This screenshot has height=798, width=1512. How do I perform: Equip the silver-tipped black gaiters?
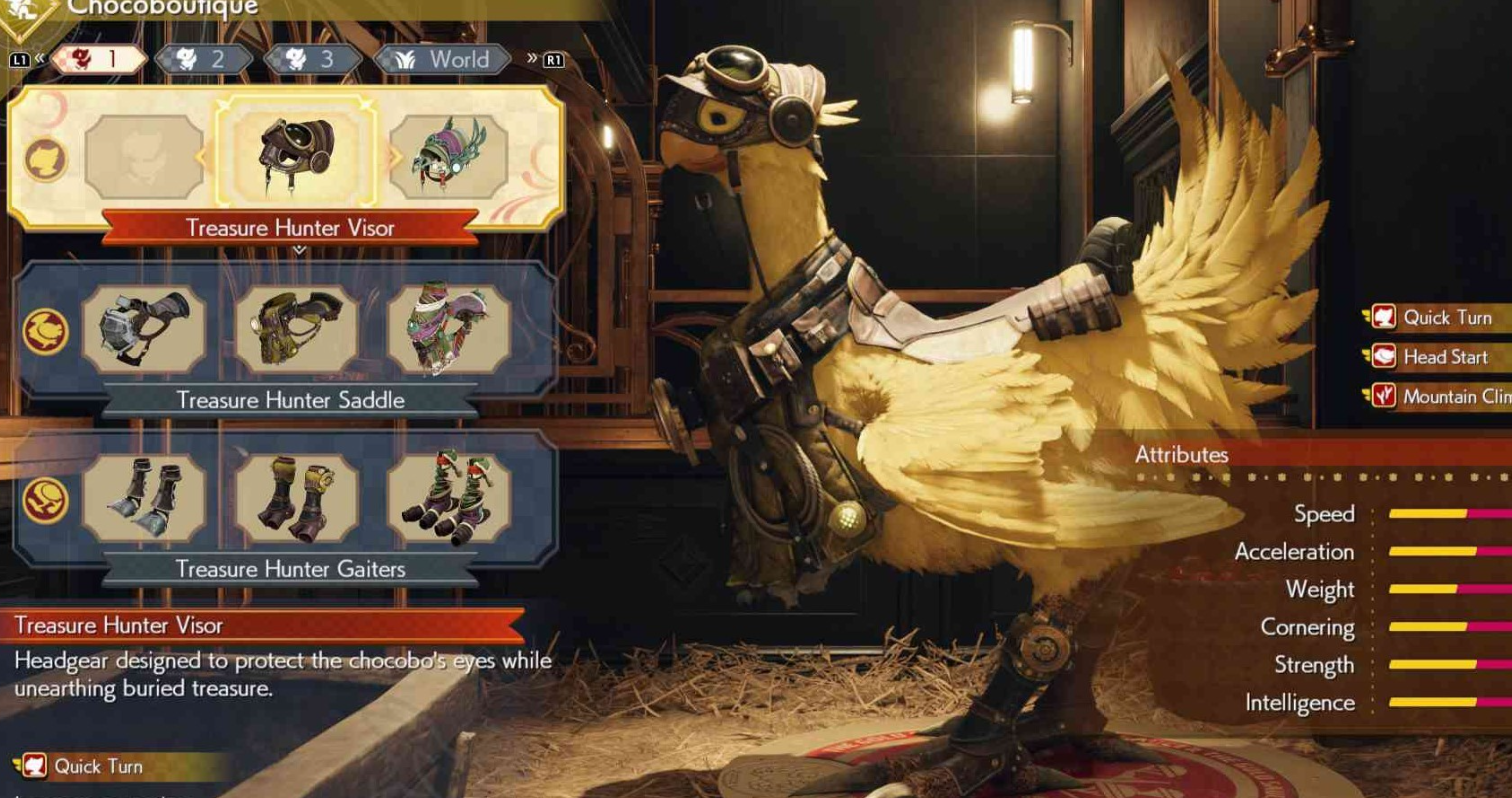point(144,498)
